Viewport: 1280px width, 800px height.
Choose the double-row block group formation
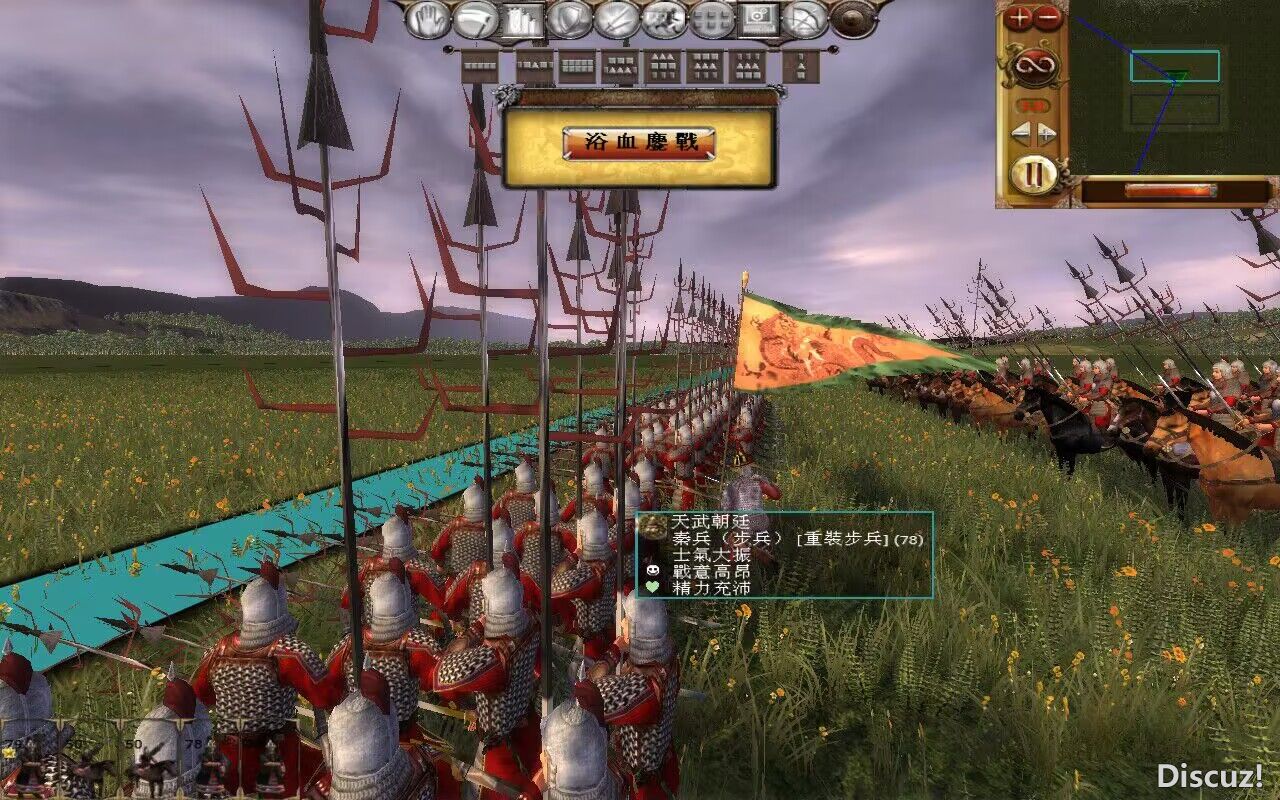[577, 66]
